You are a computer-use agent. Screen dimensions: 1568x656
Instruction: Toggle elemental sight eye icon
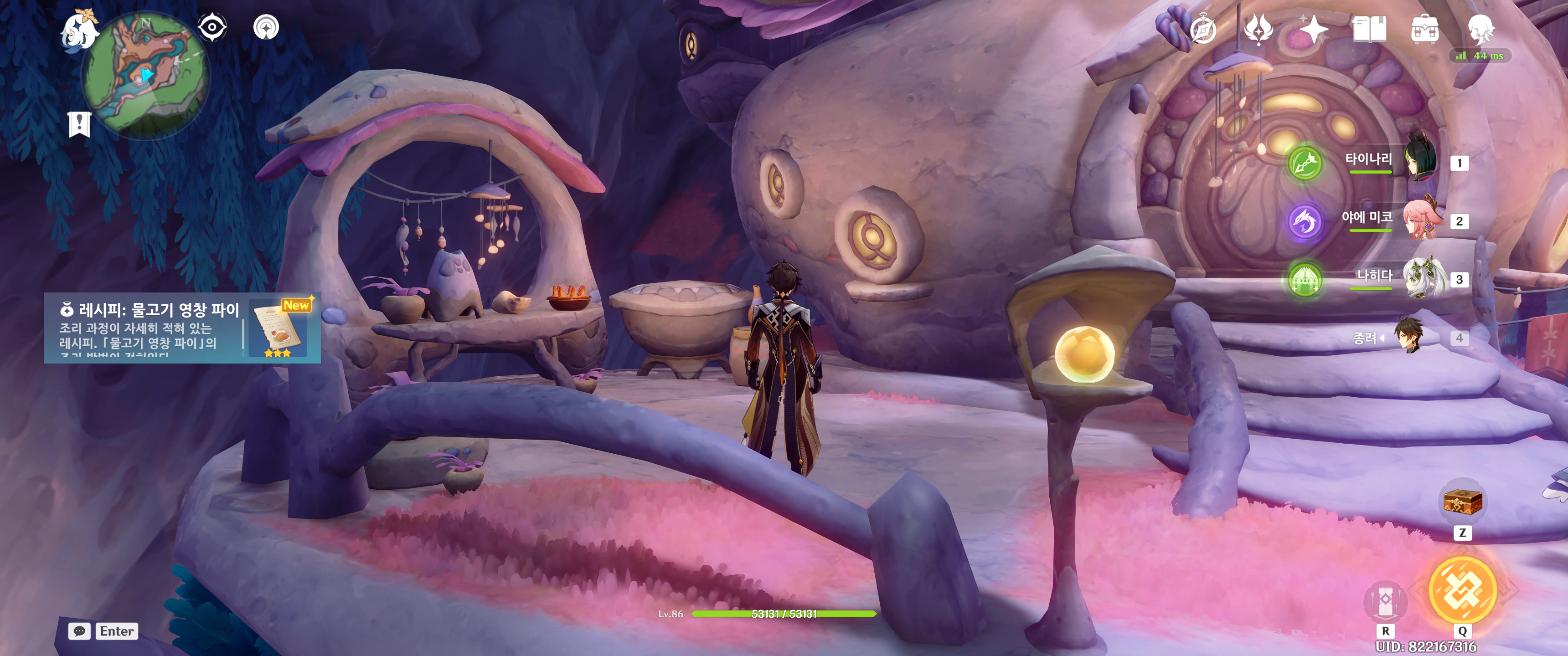point(212,27)
